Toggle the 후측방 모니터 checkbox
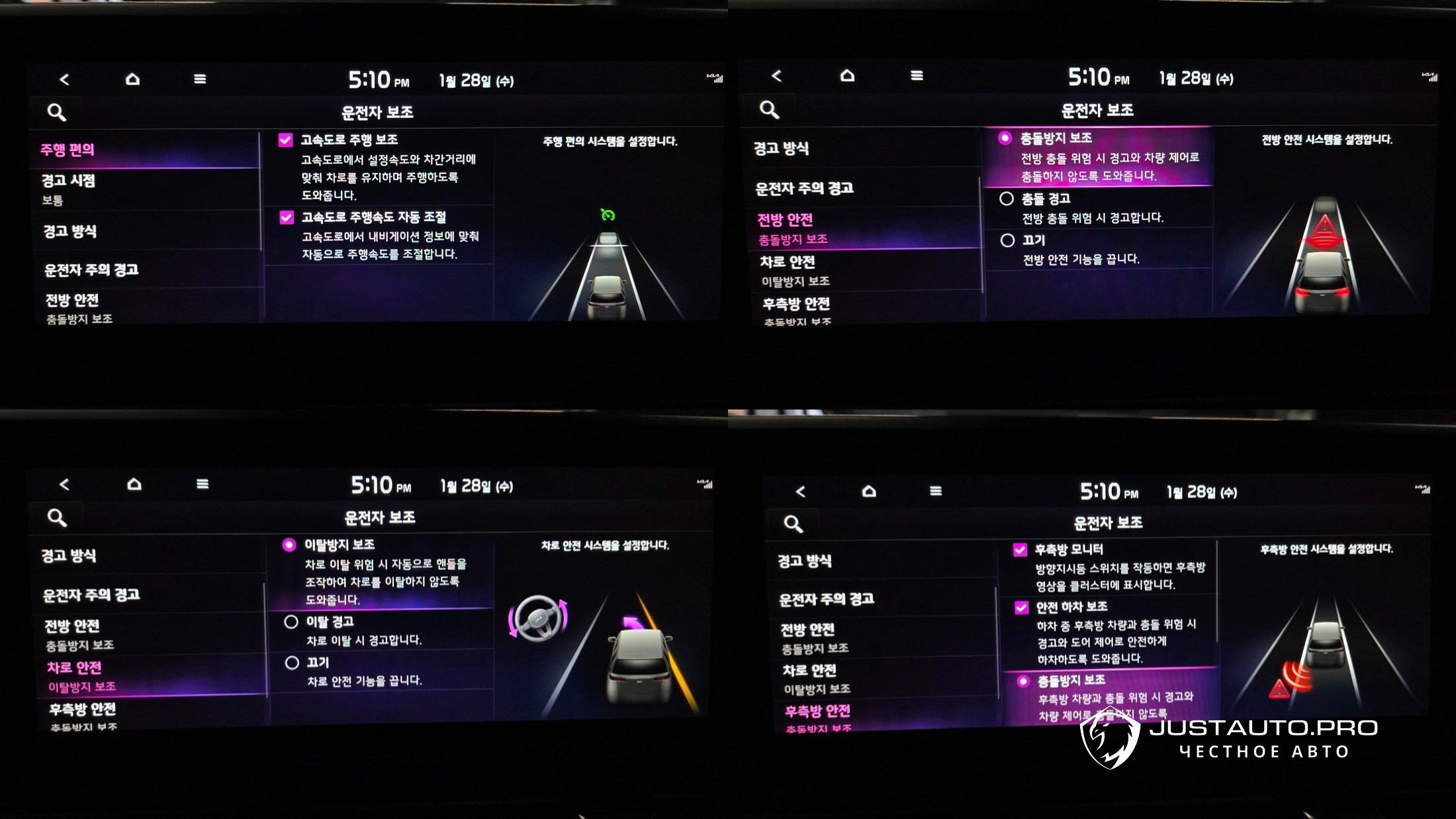 click(x=1020, y=550)
